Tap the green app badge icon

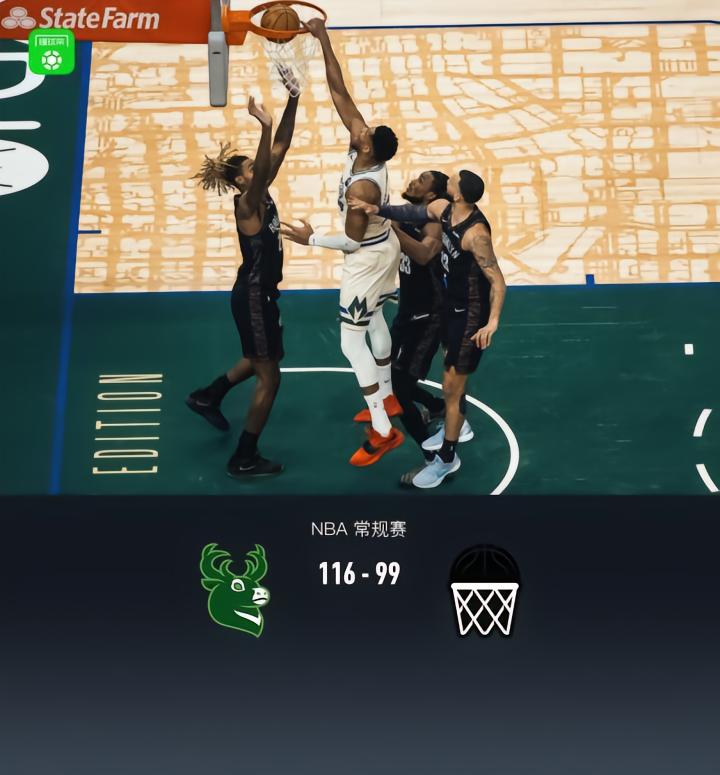pyautogui.click(x=51, y=53)
